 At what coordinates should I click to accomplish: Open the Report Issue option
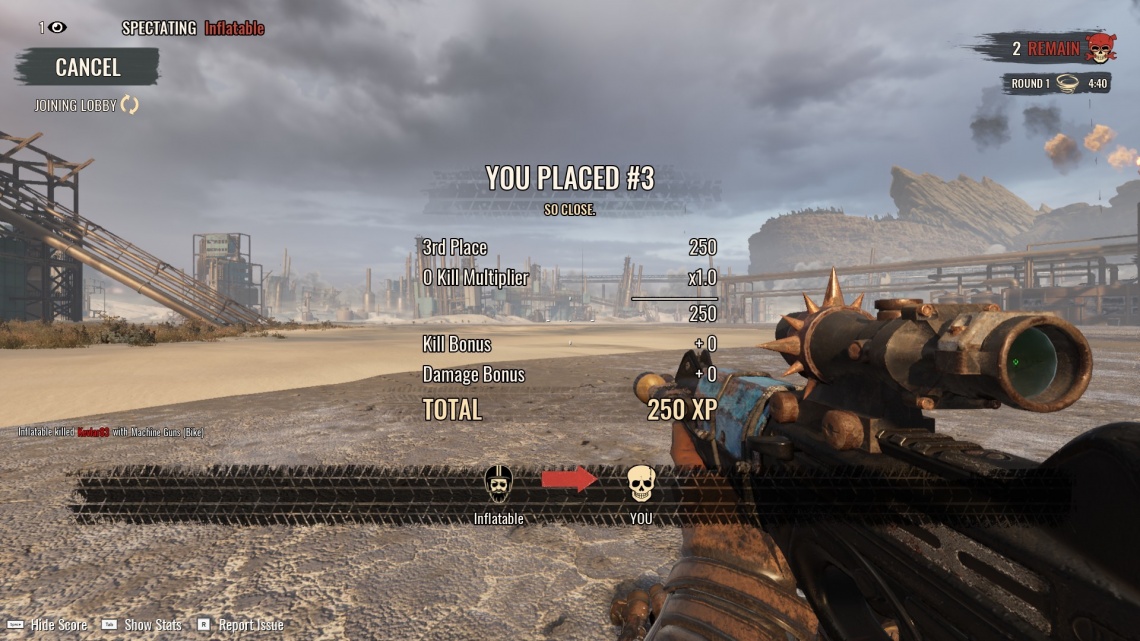click(x=250, y=625)
